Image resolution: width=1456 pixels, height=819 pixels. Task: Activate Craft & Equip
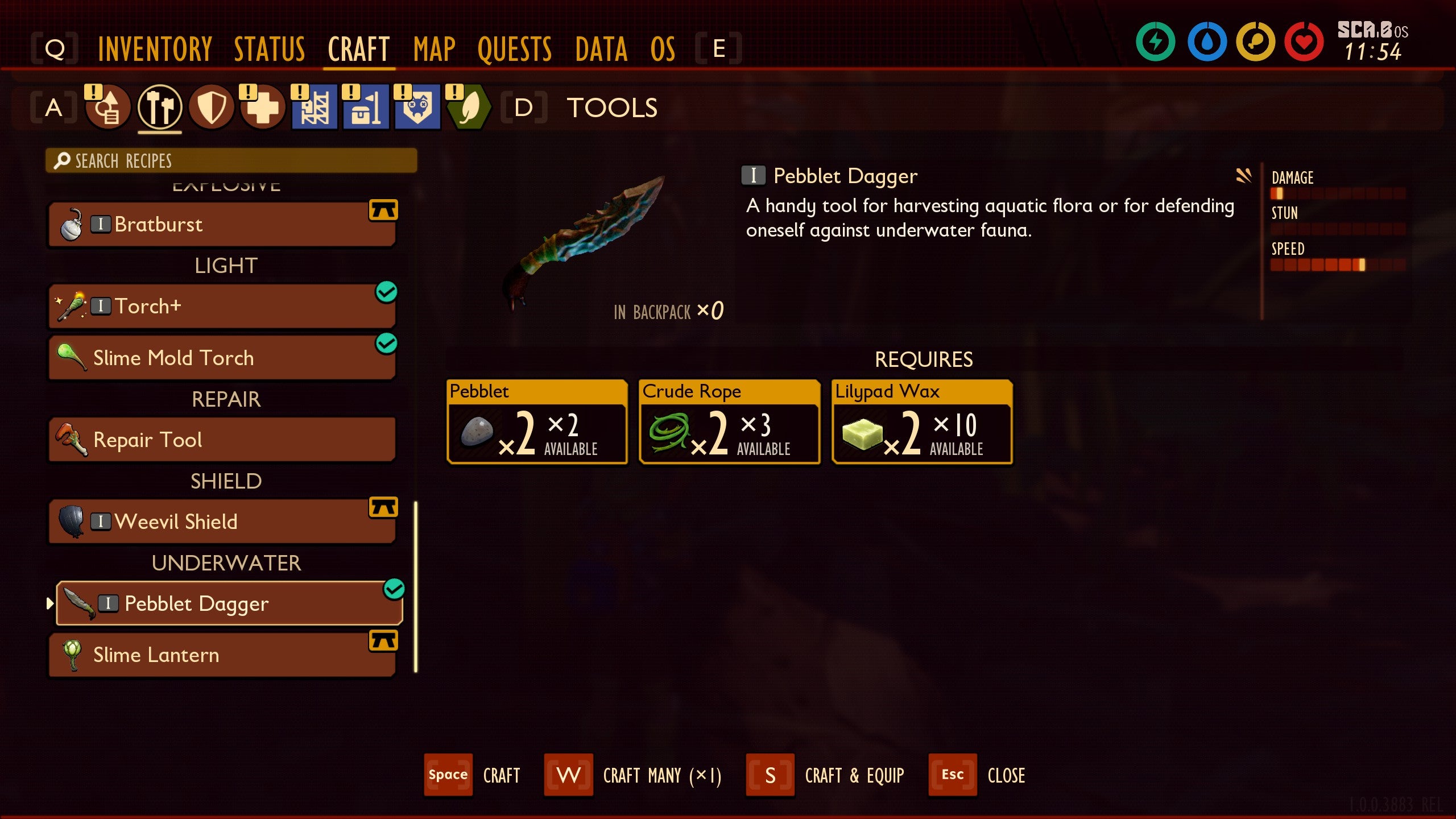coord(826,775)
